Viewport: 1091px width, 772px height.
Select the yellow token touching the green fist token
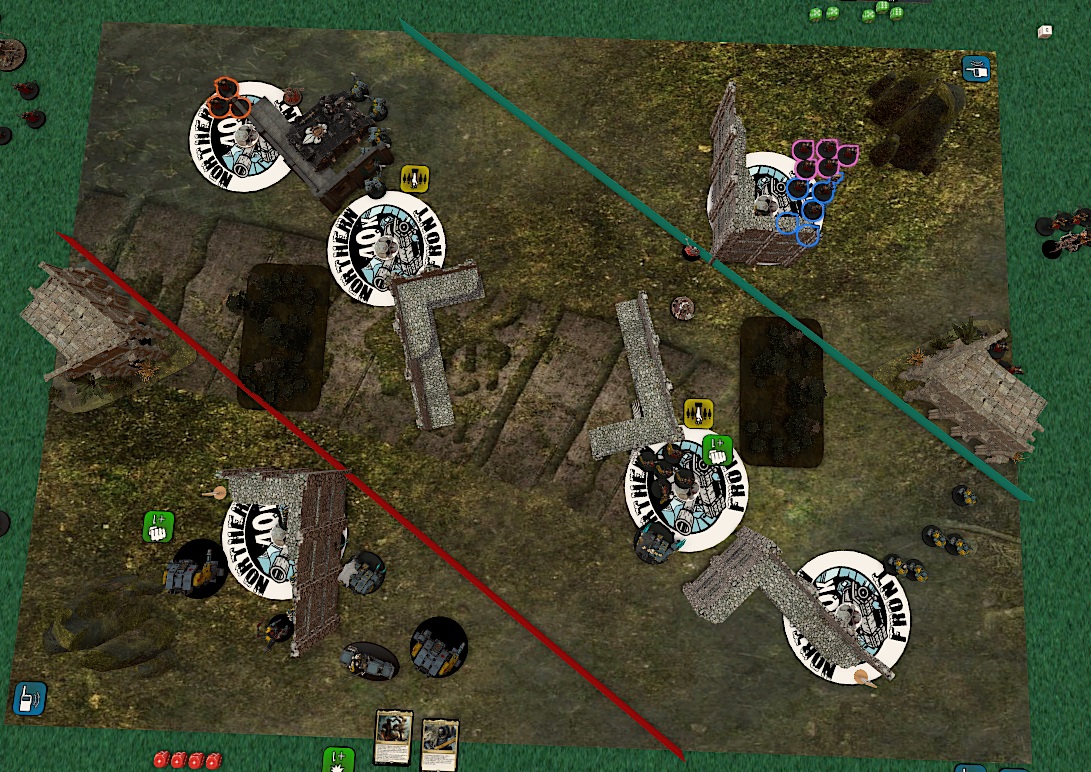tap(697, 412)
